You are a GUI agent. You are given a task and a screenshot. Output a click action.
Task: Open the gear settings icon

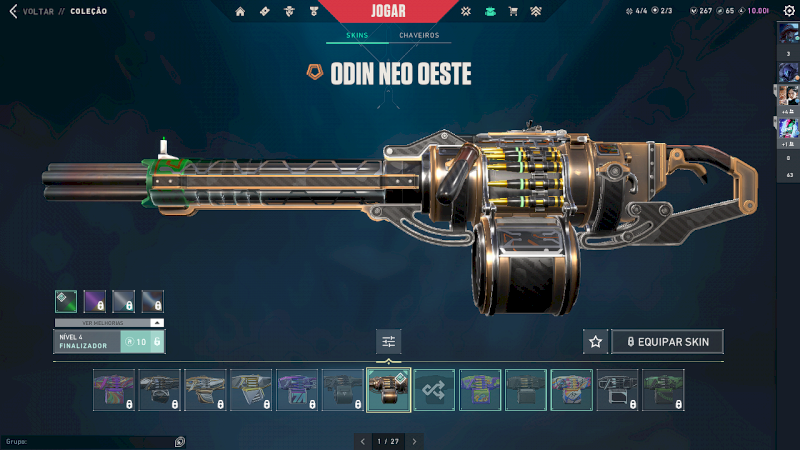[x=788, y=11]
